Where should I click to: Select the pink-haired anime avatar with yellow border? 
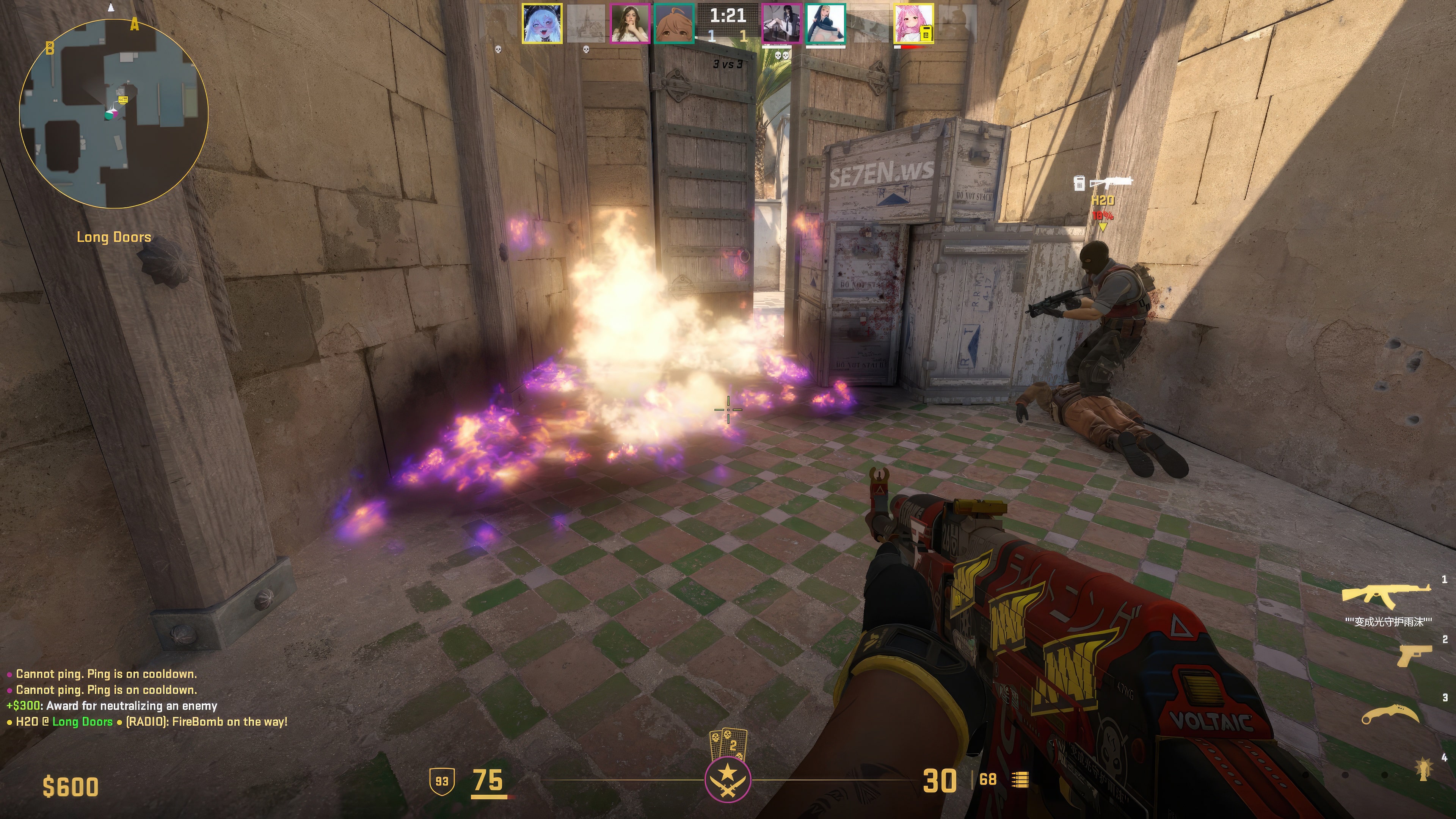[x=913, y=23]
